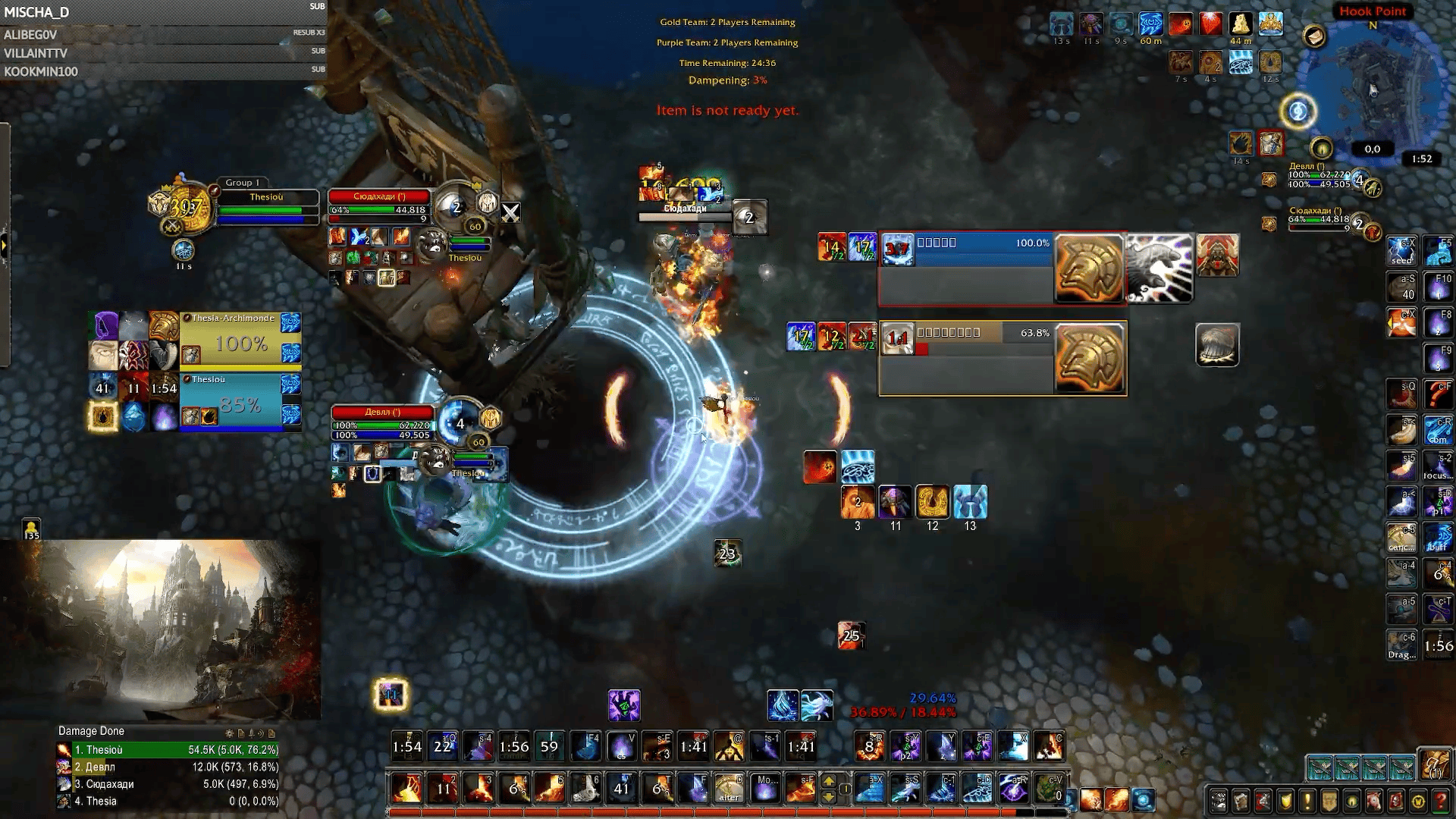The image size is (1456, 819).
Task: Click the Mo... macro on the bottom action bar
Action: 767,789
